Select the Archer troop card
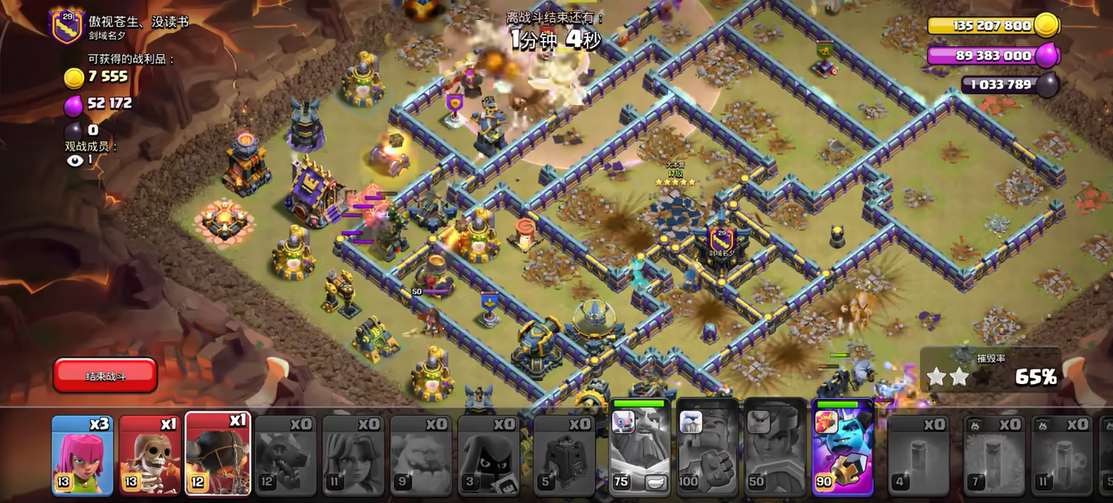The image size is (1113, 503). tap(82, 455)
